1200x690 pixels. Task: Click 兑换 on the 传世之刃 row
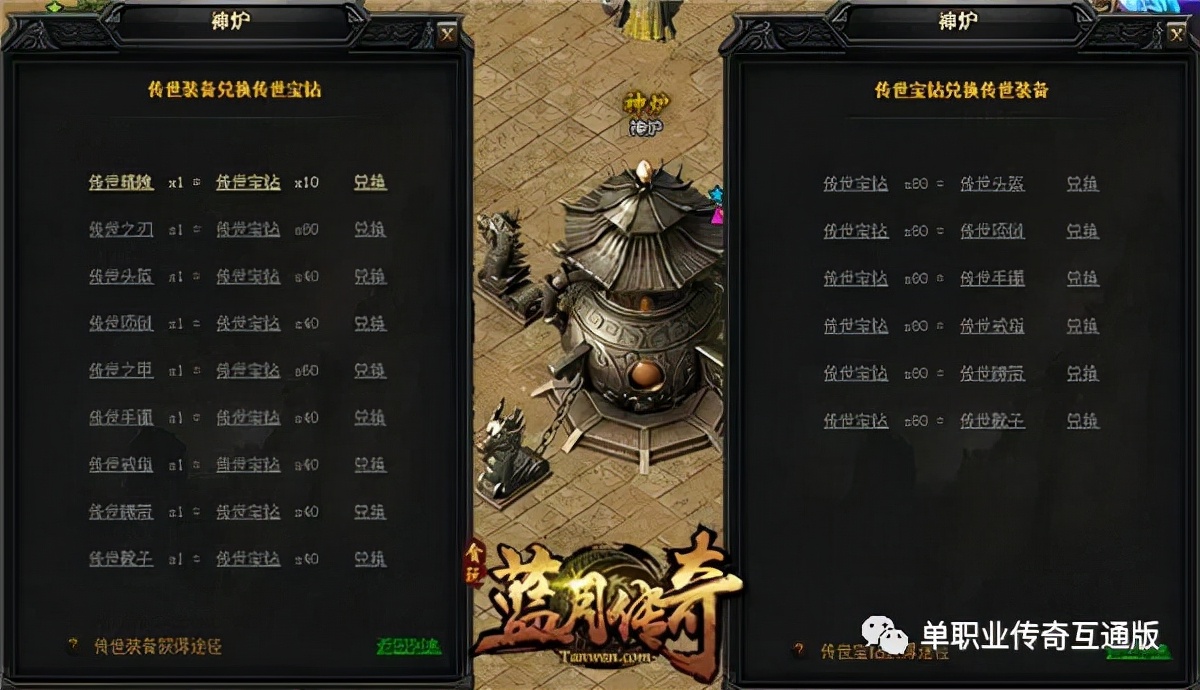pyautogui.click(x=370, y=230)
